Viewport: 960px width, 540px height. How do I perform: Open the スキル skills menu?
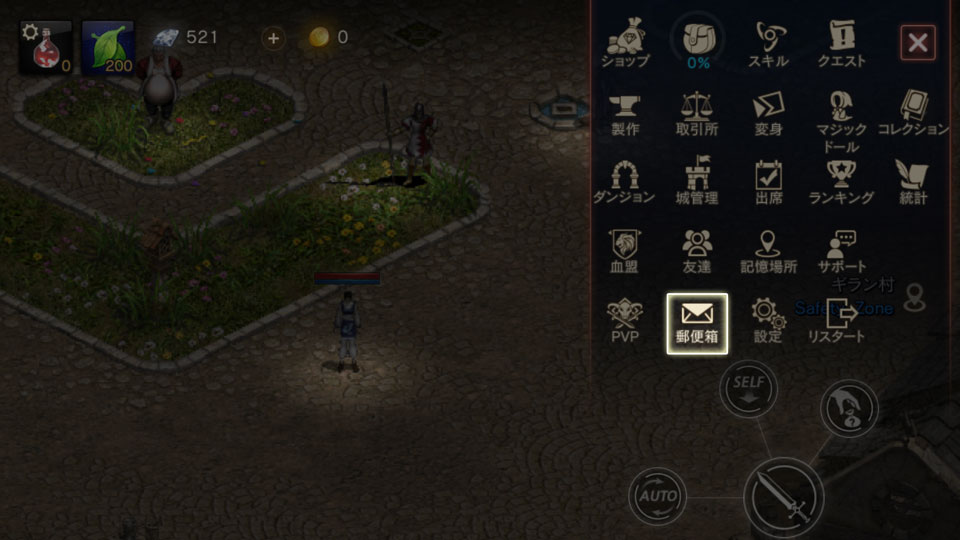pyautogui.click(x=769, y=43)
